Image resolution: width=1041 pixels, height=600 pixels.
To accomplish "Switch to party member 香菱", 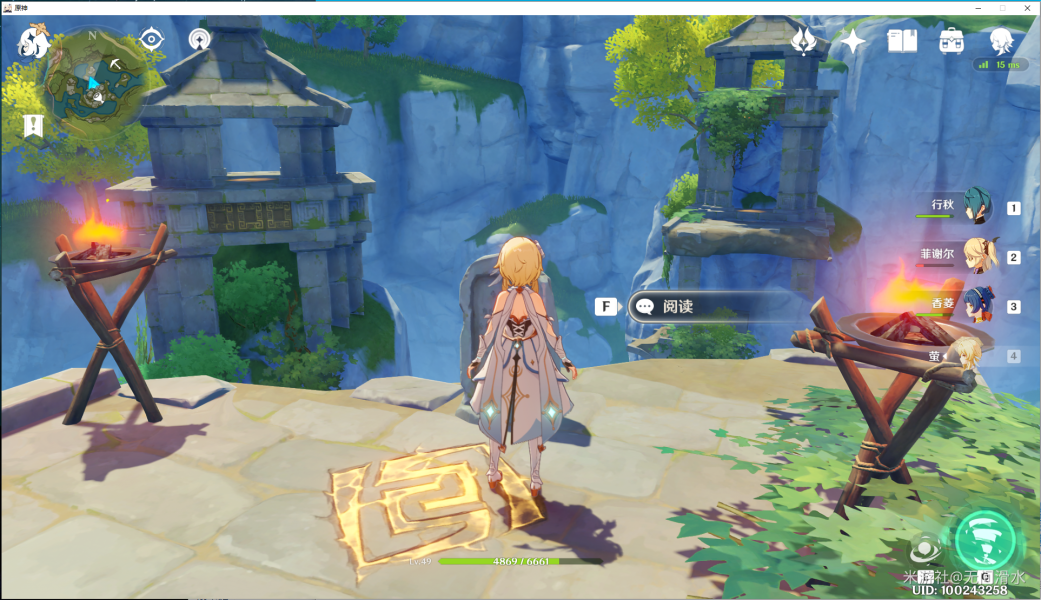I will pos(975,304).
